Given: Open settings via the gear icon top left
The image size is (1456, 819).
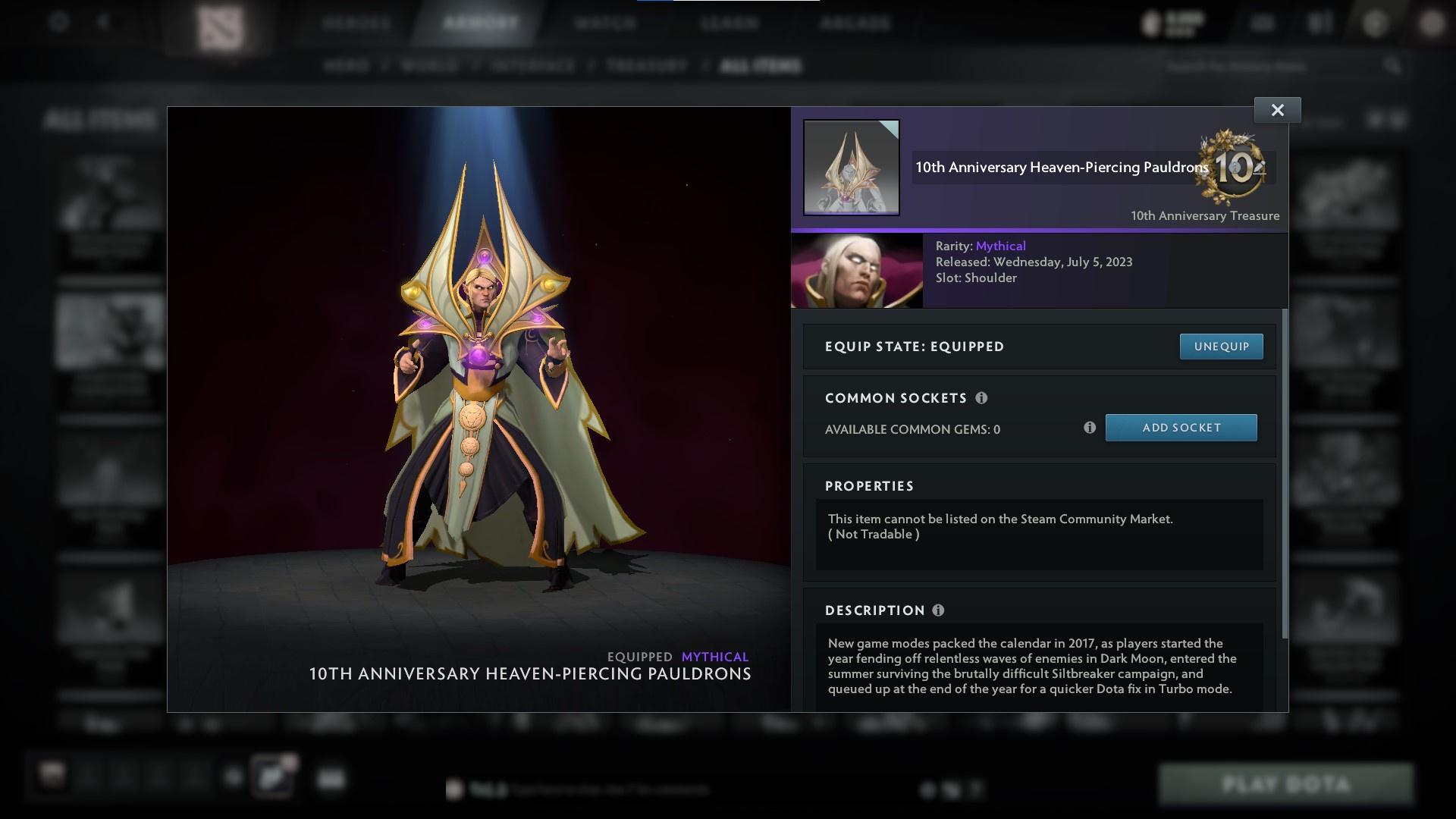Looking at the screenshot, I should tap(57, 23).
